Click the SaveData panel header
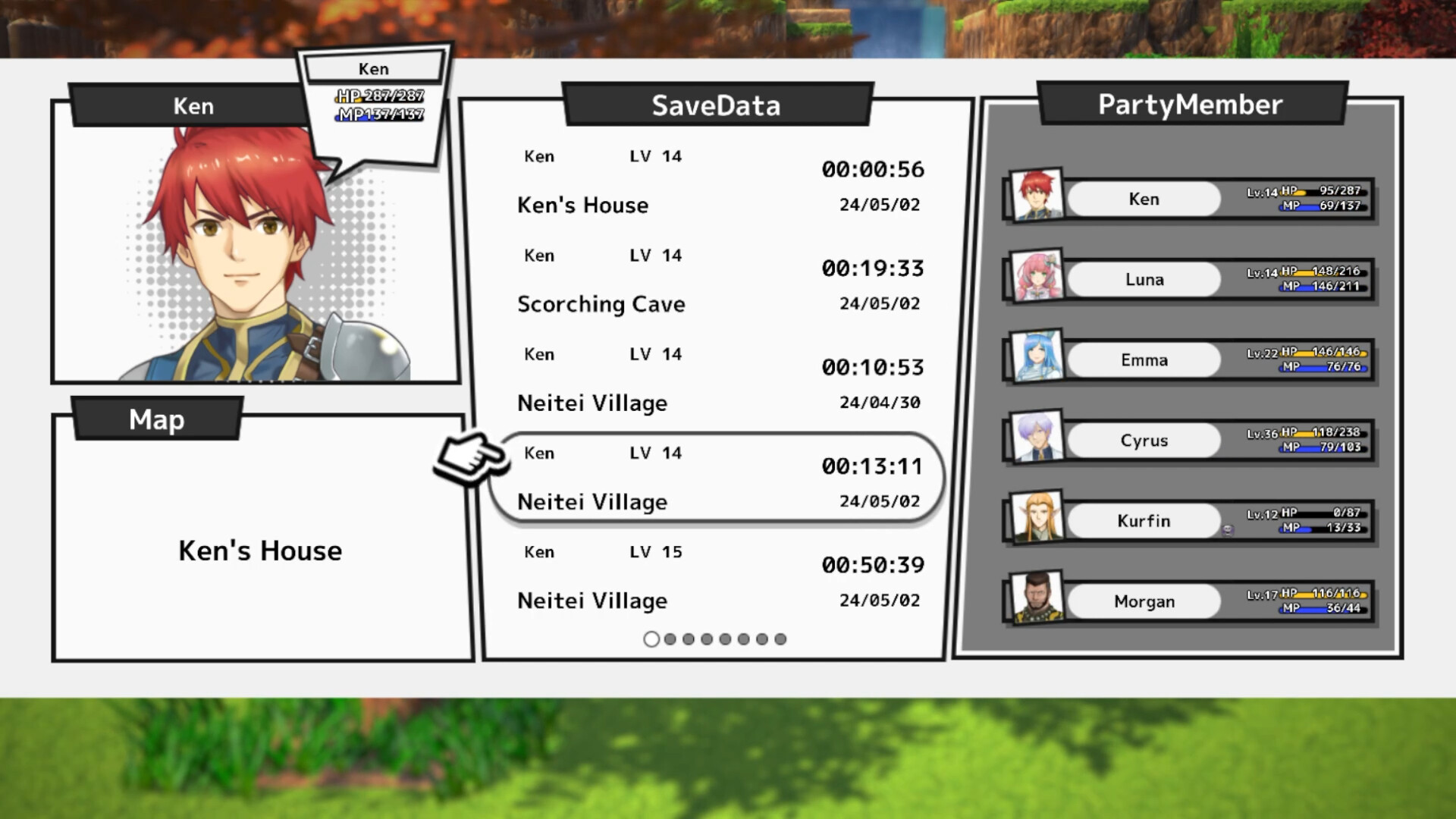 tap(717, 105)
